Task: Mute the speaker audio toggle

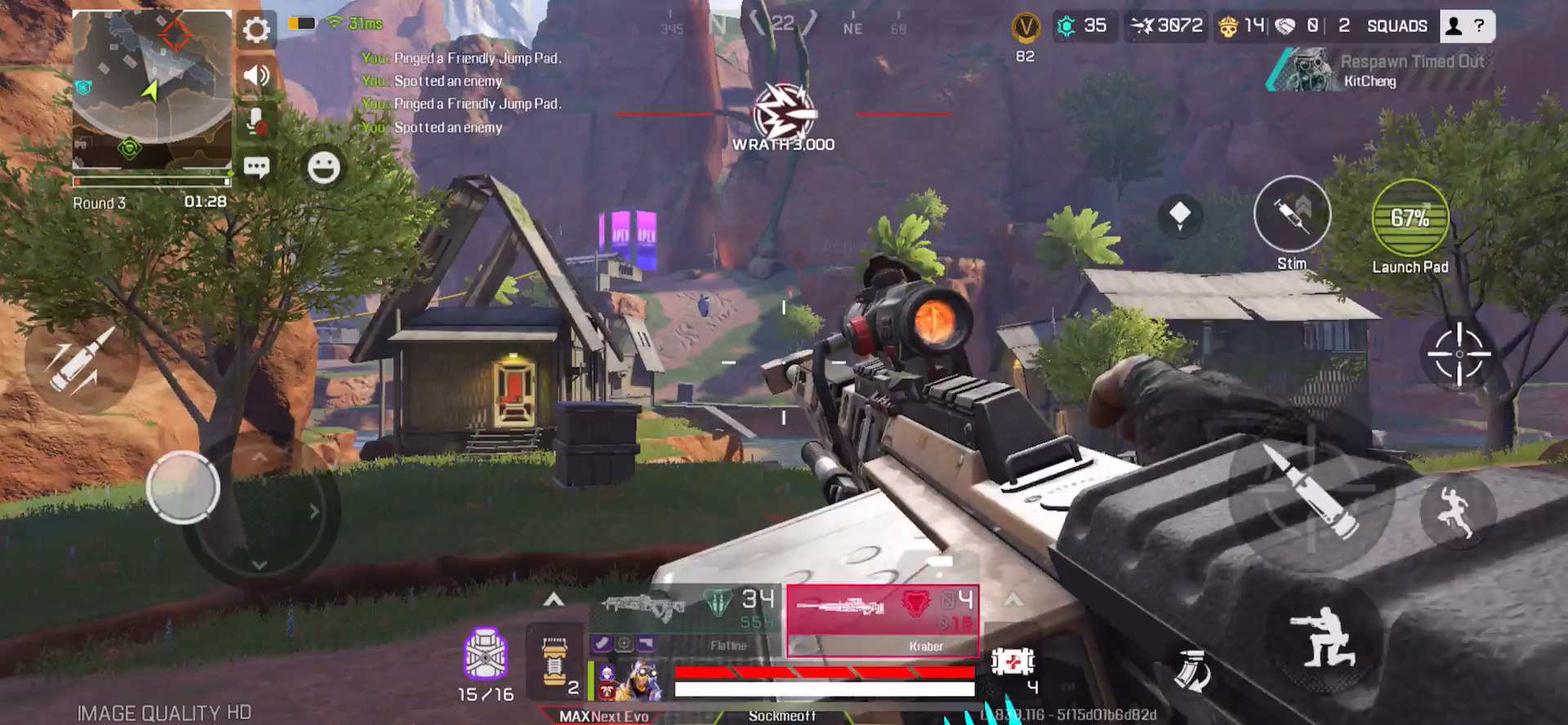Action: (x=256, y=75)
